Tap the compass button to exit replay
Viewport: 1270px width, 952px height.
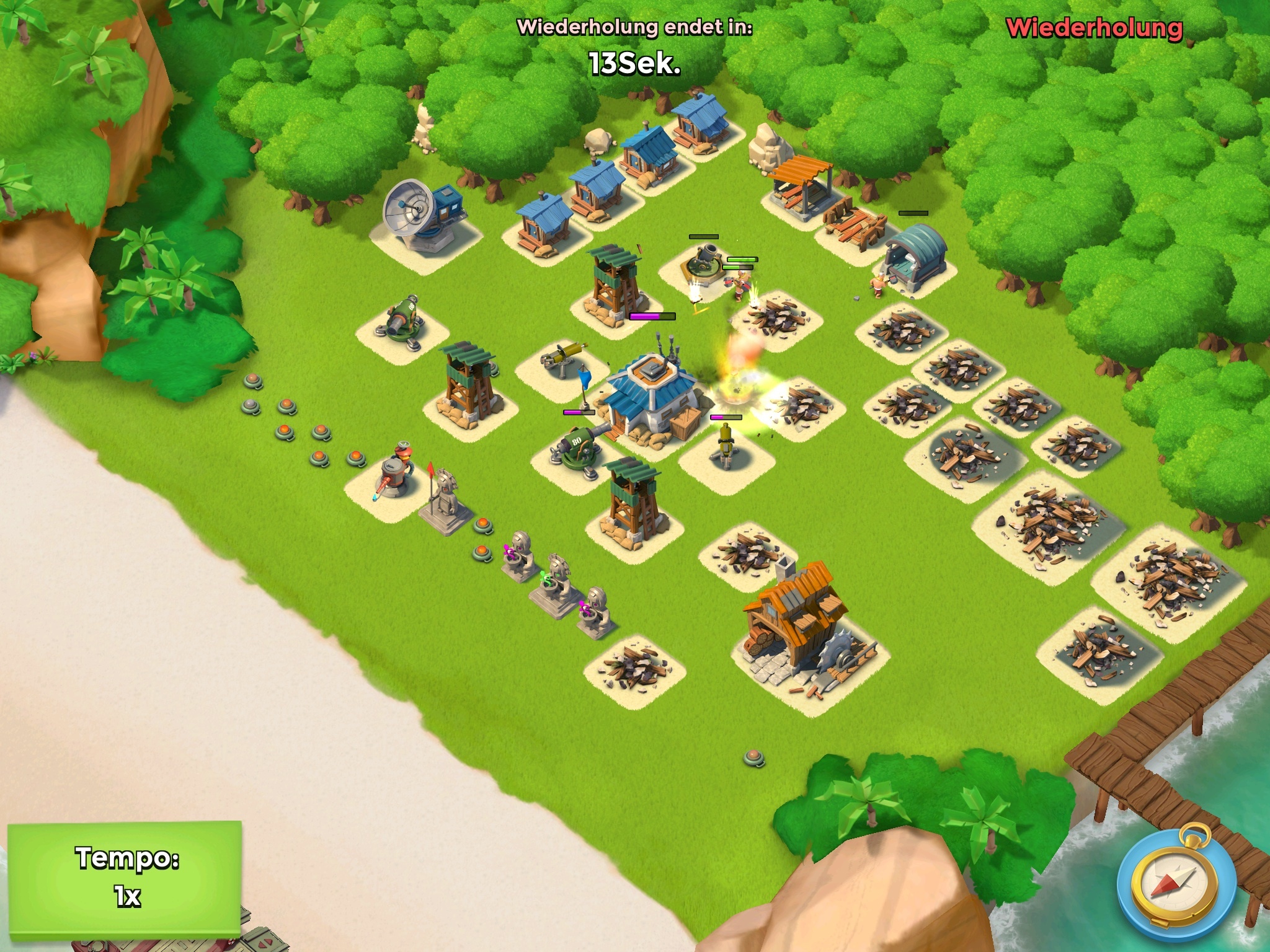pyautogui.click(x=1165, y=884)
